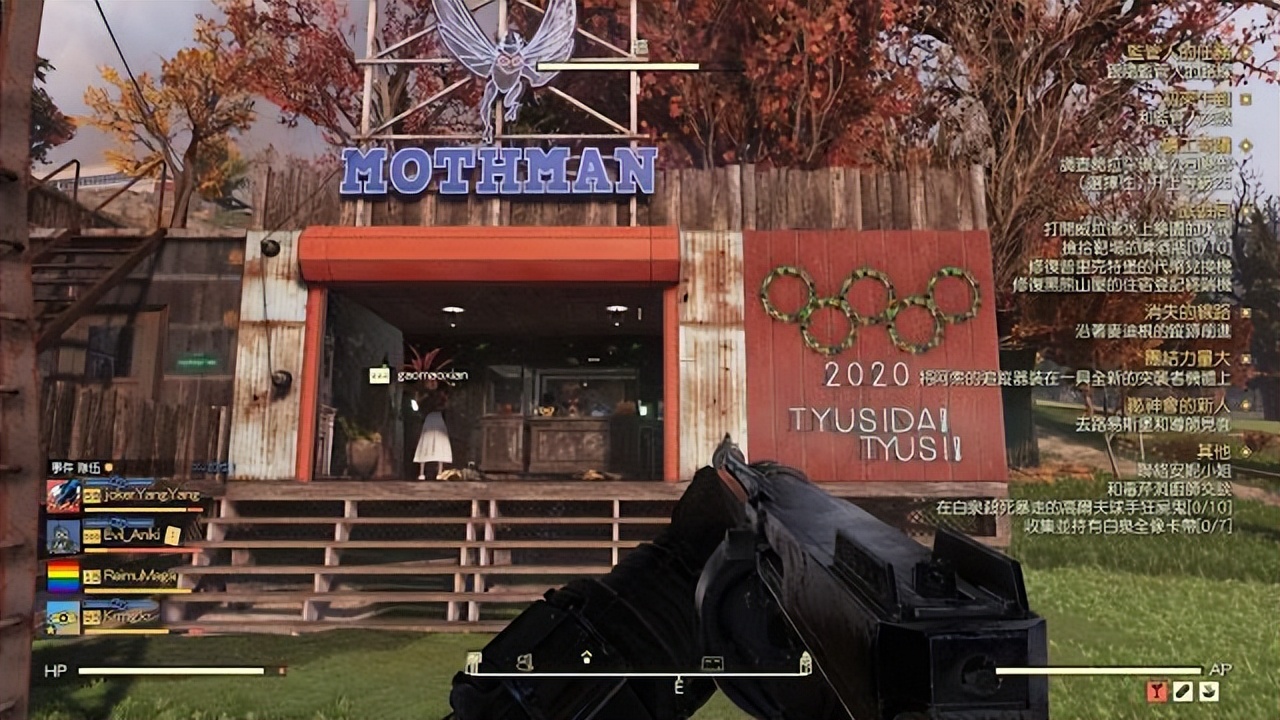Select teammate jokerYangYang in the team list
The height and width of the screenshot is (720, 1280).
pos(140,495)
